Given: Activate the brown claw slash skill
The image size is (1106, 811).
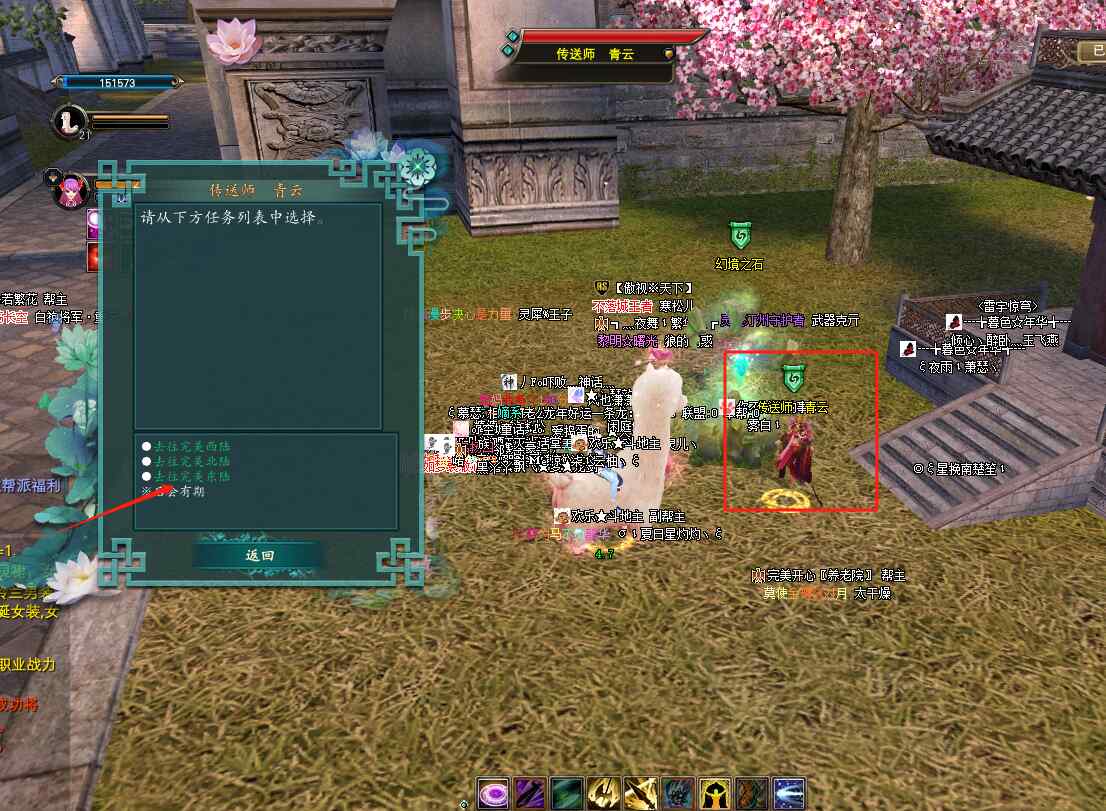Looking at the screenshot, I should (x=751, y=793).
